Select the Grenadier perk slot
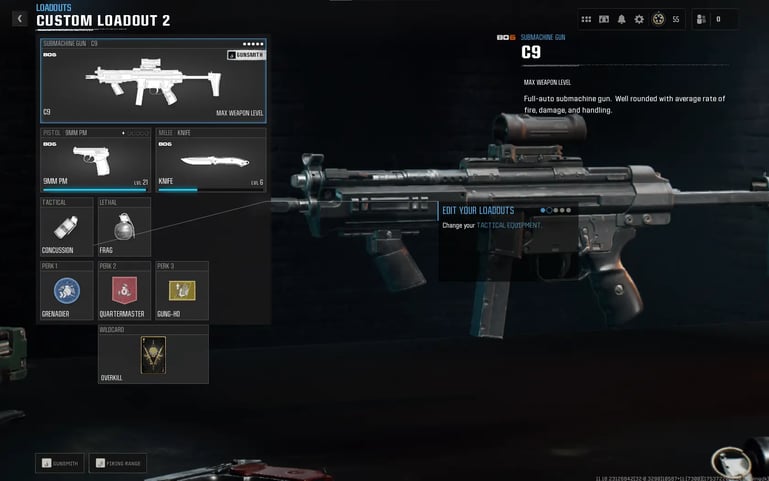This screenshot has height=481, width=769. [66, 292]
